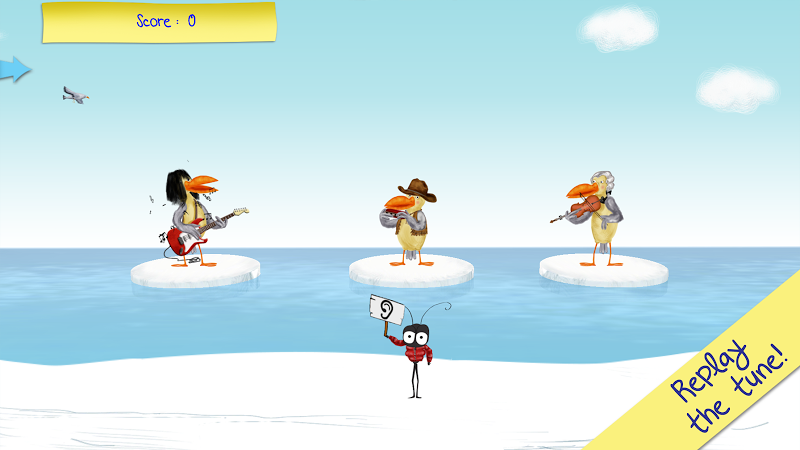Click the blue arrow at the left edge

(14, 69)
